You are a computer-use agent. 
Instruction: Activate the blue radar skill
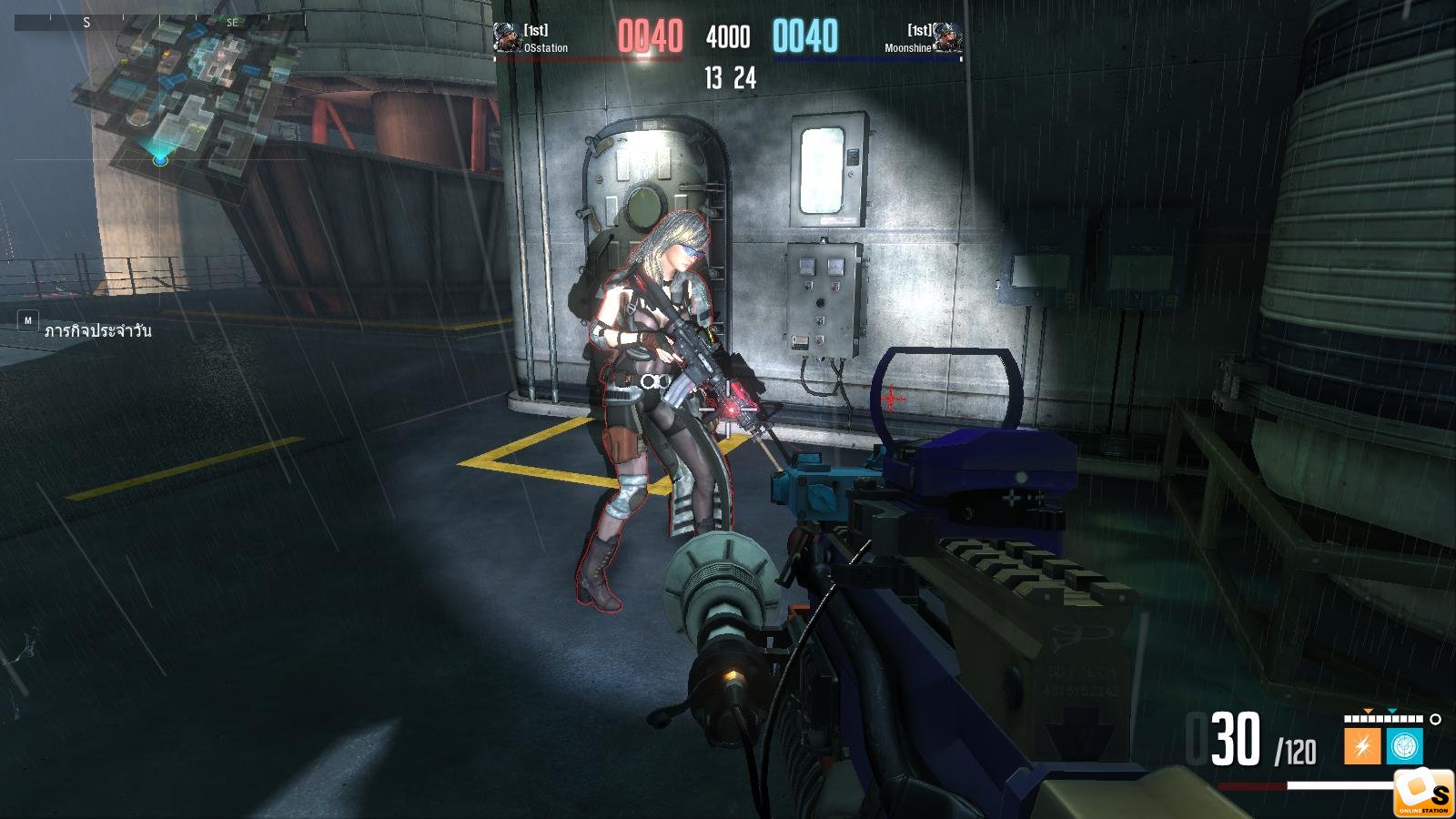pyautogui.click(x=1404, y=746)
